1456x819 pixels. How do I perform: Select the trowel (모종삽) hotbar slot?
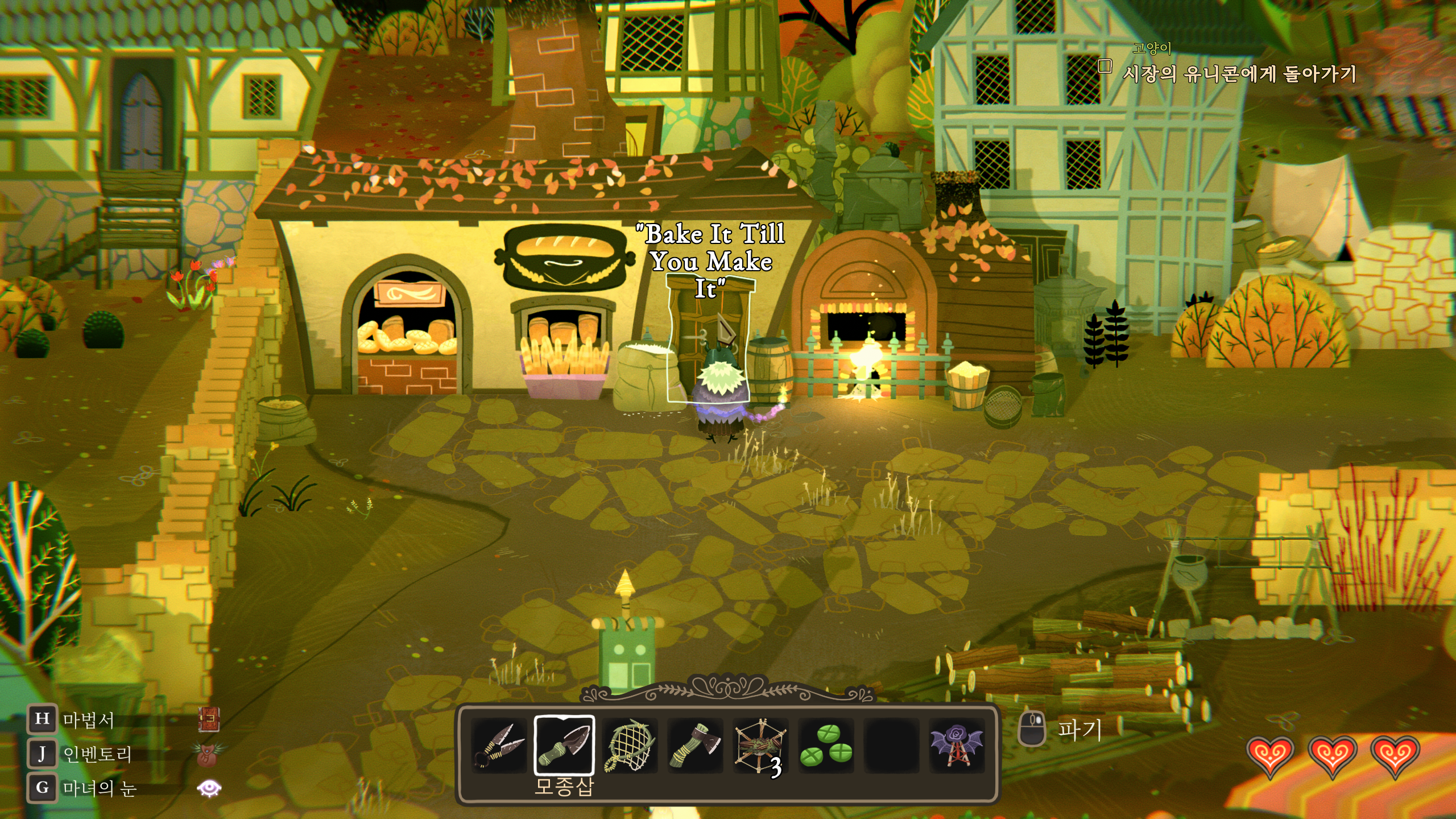(564, 746)
